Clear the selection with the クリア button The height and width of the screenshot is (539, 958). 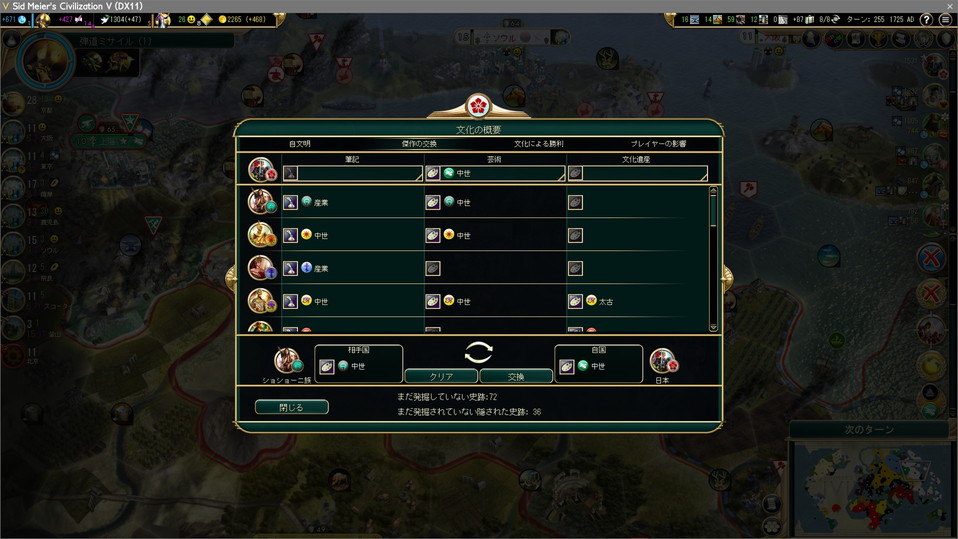click(x=441, y=377)
